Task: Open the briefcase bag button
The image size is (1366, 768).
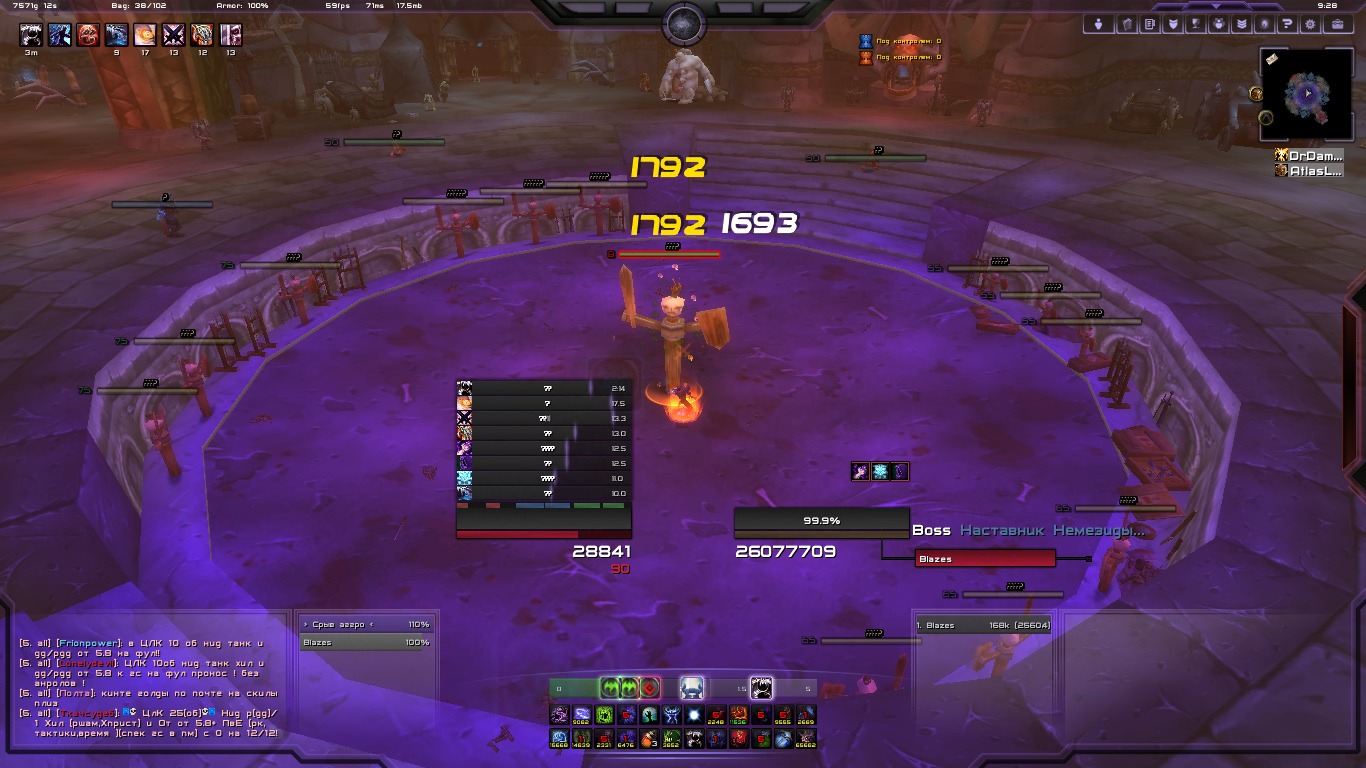Action: (x=1336, y=24)
